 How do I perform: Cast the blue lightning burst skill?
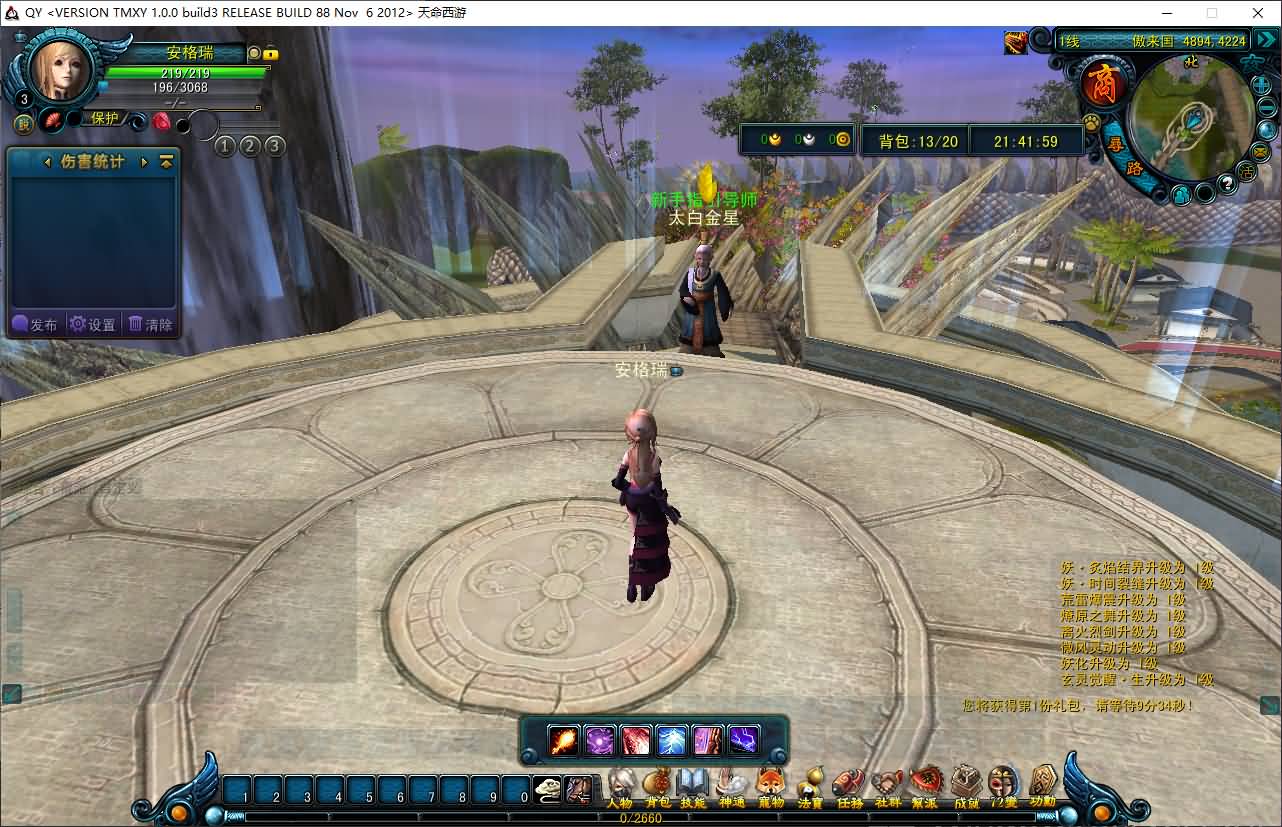click(672, 741)
